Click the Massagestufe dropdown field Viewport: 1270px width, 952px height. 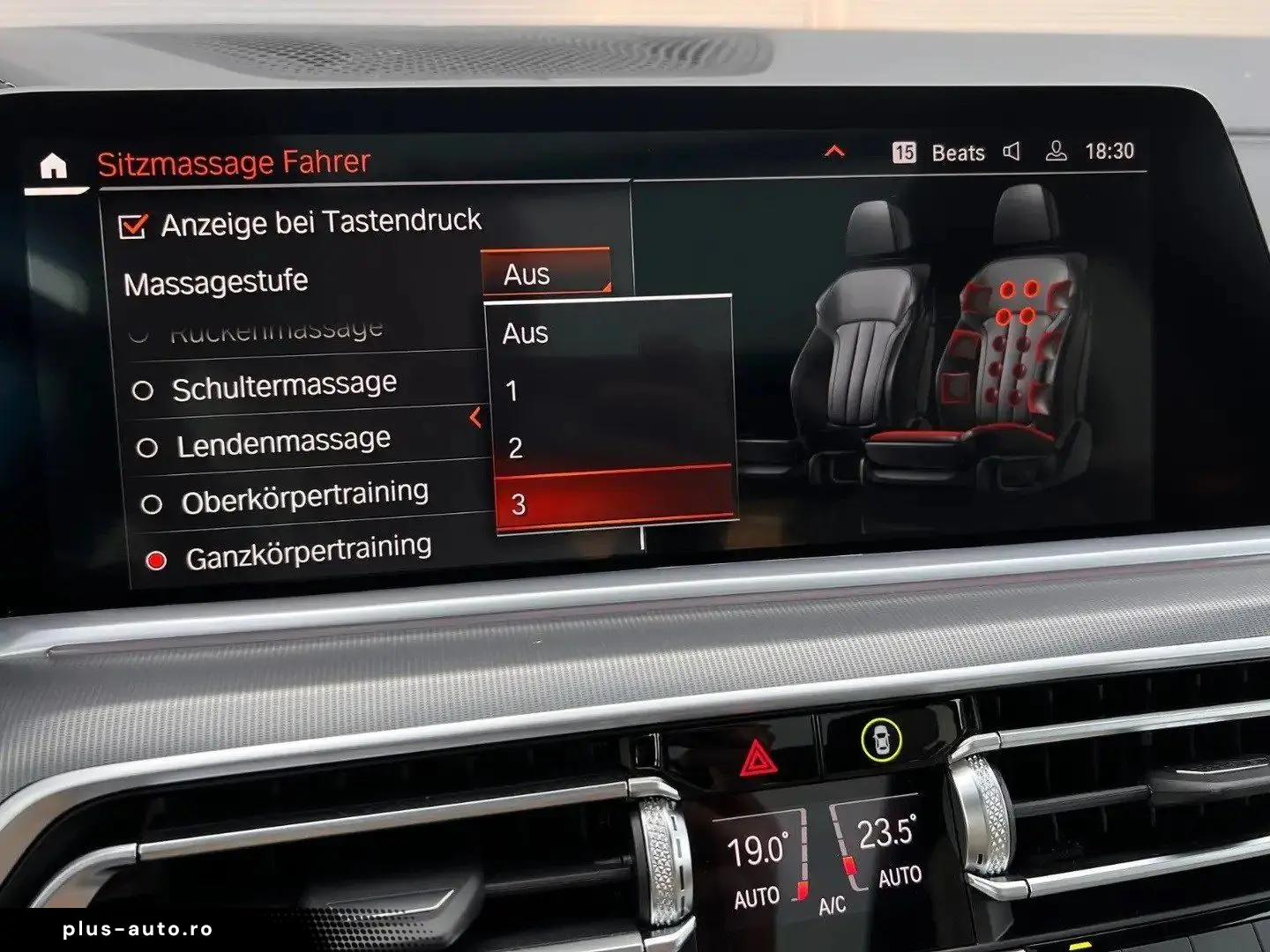(546, 273)
